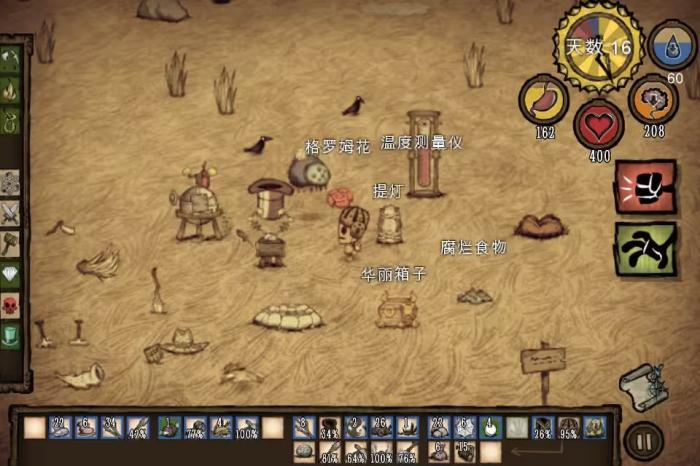Select the inventory slot with green background
Viewport: 700px width, 466px height.
pos(490,427)
